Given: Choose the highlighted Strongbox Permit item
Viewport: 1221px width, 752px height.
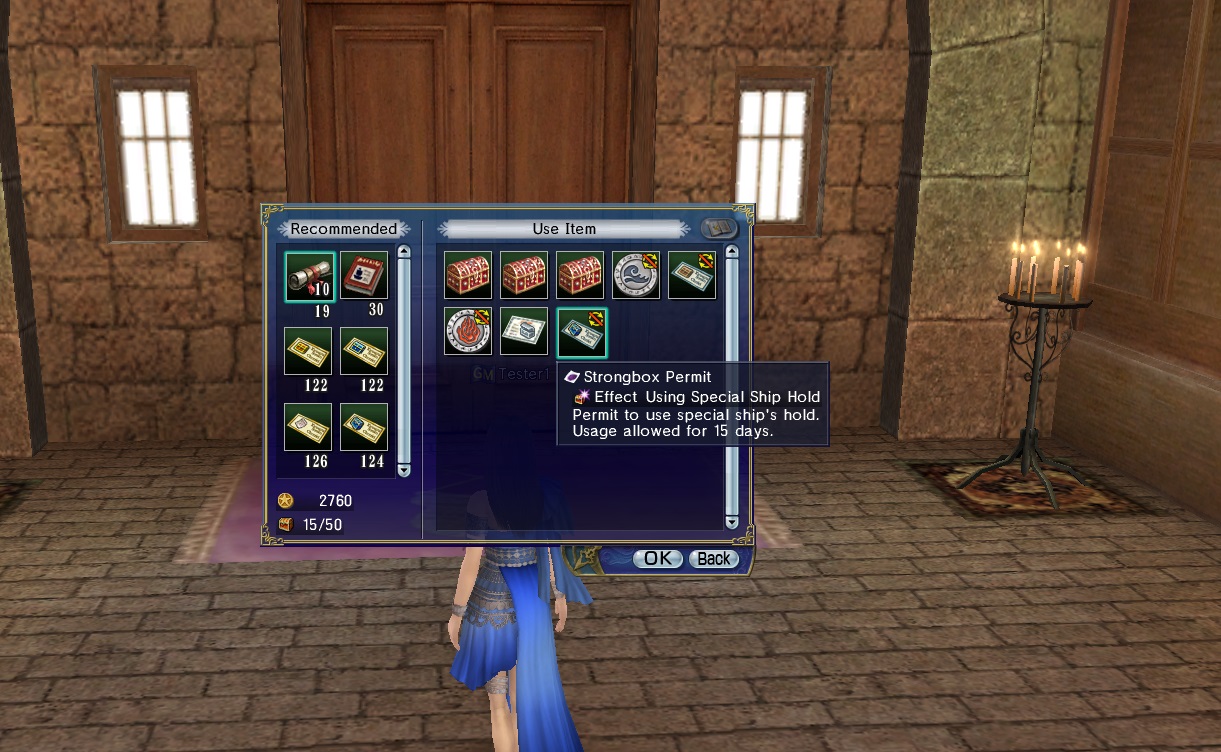Looking at the screenshot, I should click(x=581, y=331).
